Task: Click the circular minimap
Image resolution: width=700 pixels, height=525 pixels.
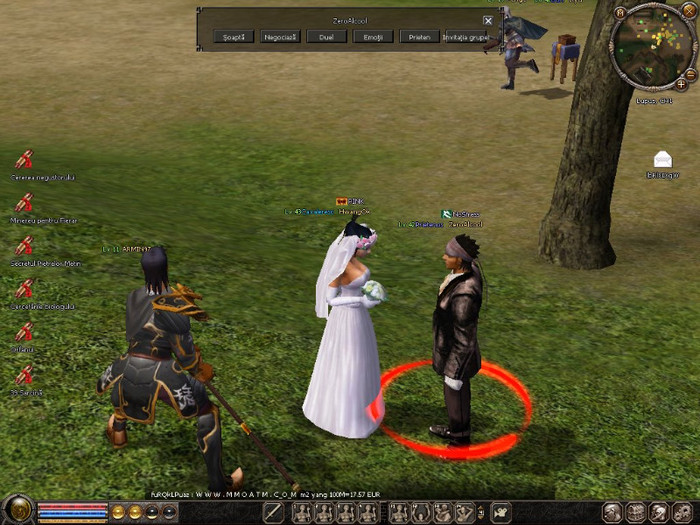Action: coord(654,45)
